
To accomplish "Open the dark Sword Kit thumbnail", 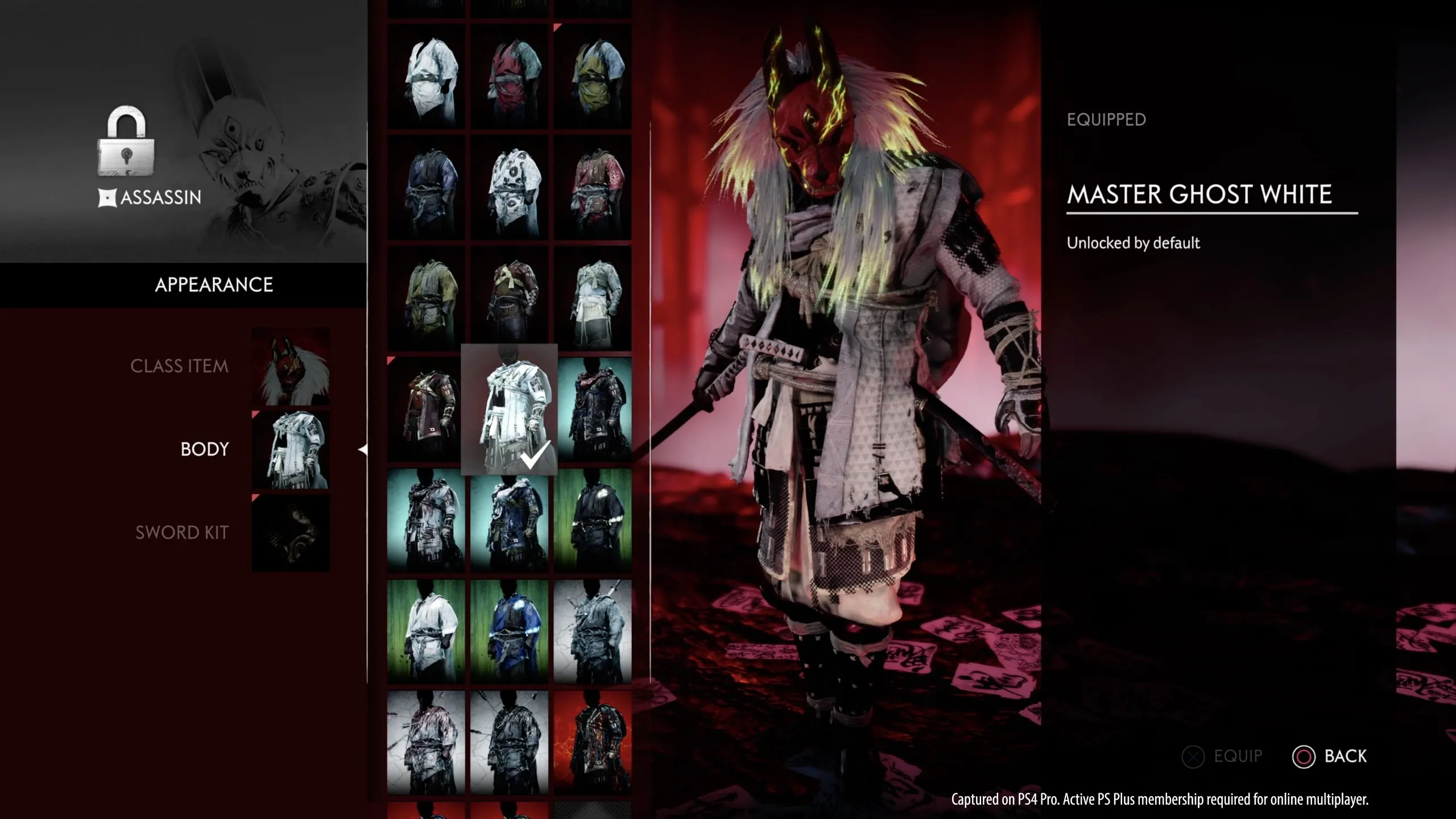I will [291, 532].
